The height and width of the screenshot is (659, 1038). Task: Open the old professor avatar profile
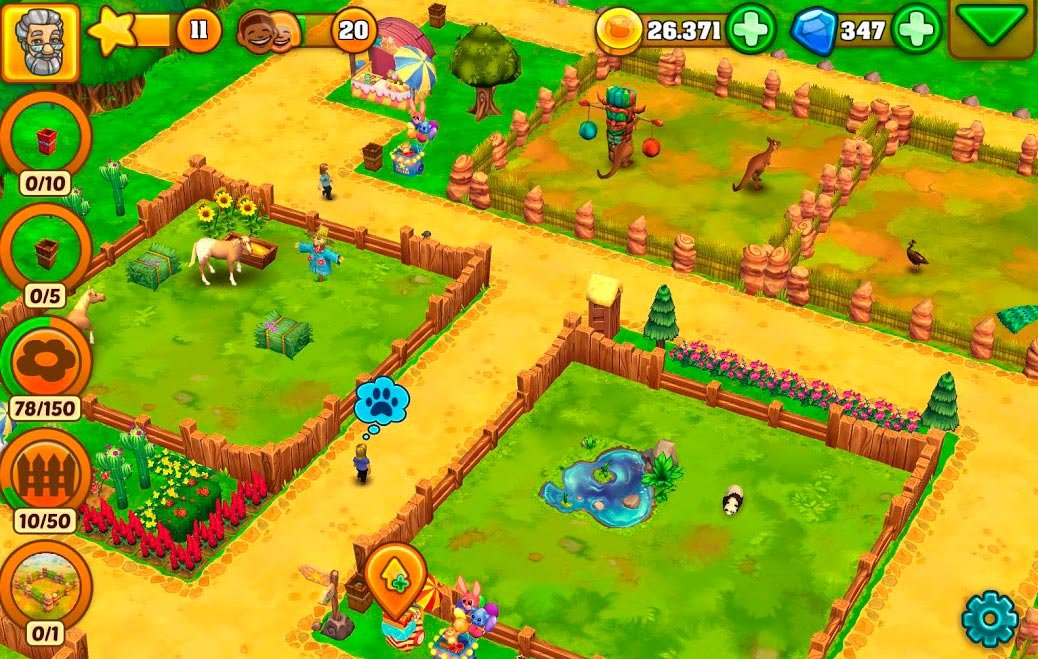point(41,42)
